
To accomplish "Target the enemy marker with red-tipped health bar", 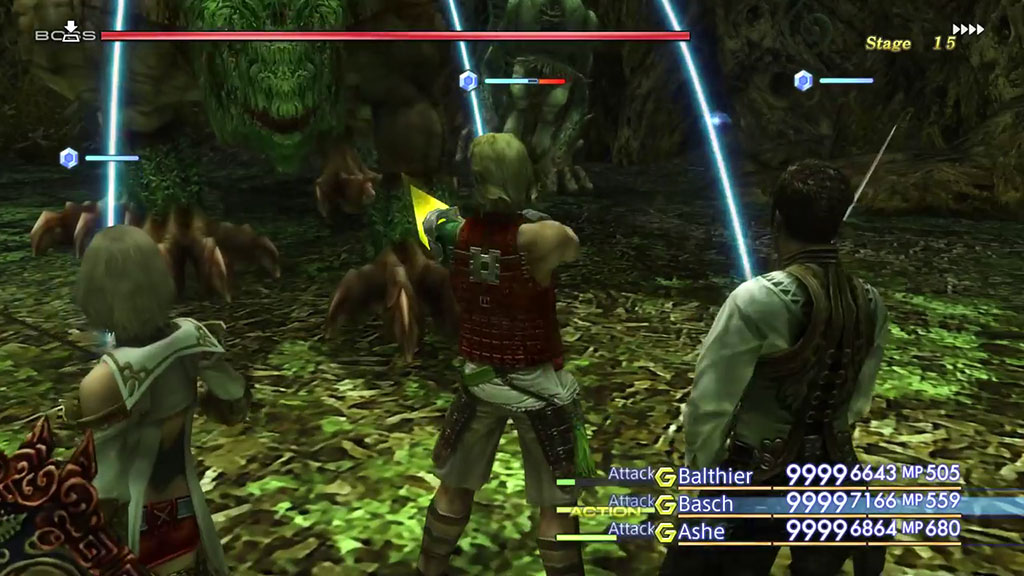I will pos(468,81).
